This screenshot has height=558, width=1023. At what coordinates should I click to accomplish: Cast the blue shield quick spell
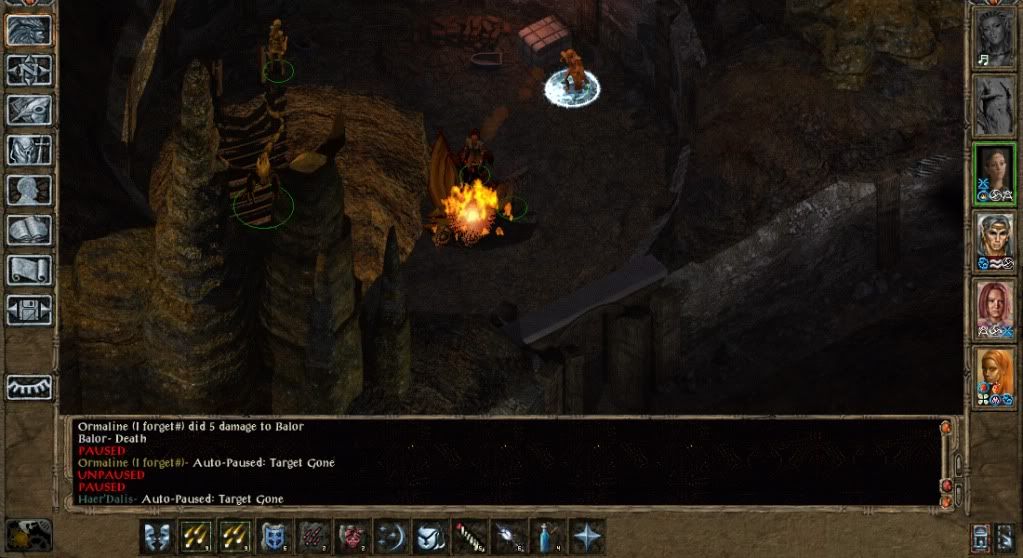coord(275,537)
